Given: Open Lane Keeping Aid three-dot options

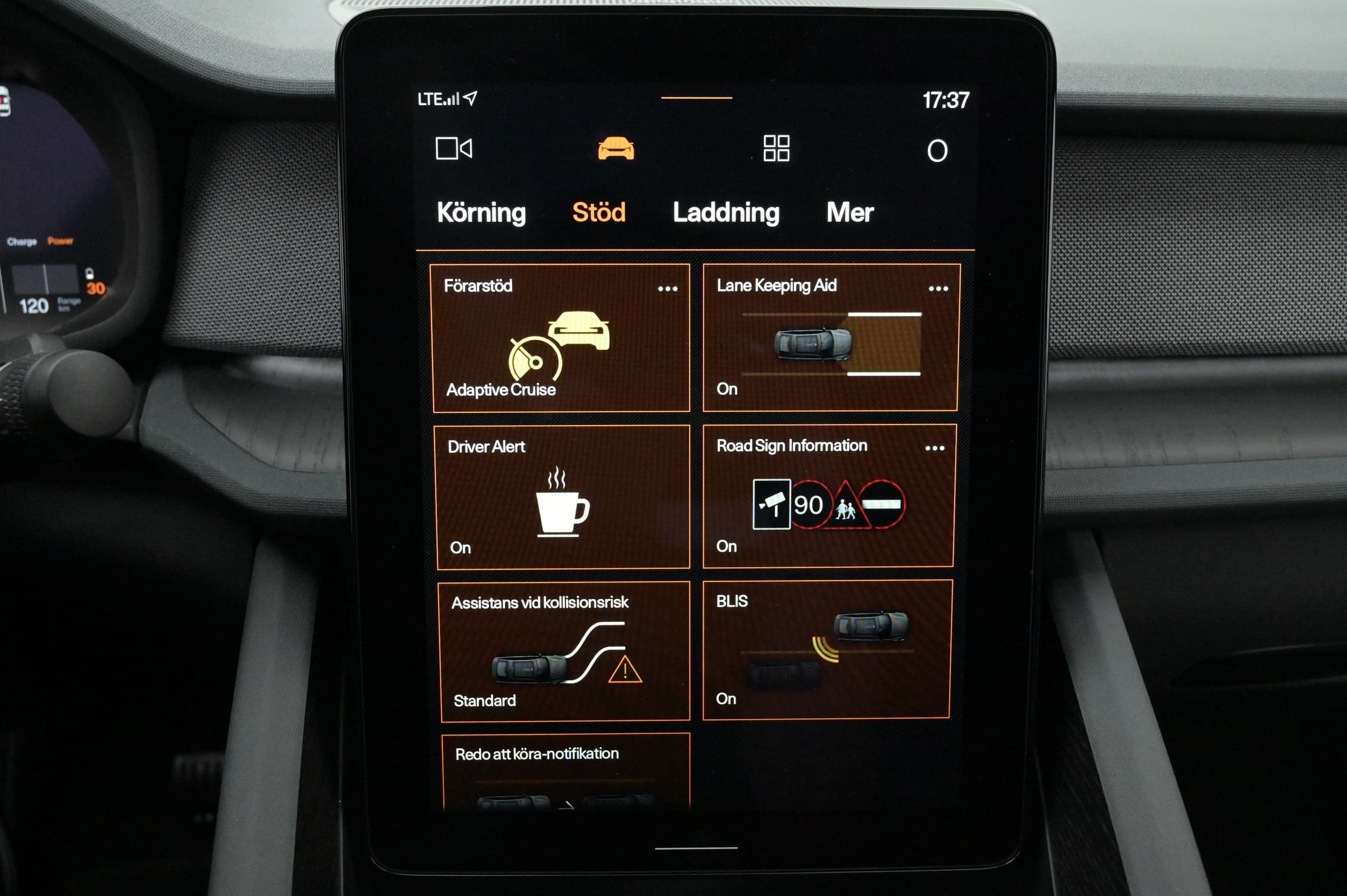Looking at the screenshot, I should pyautogui.click(x=938, y=289).
